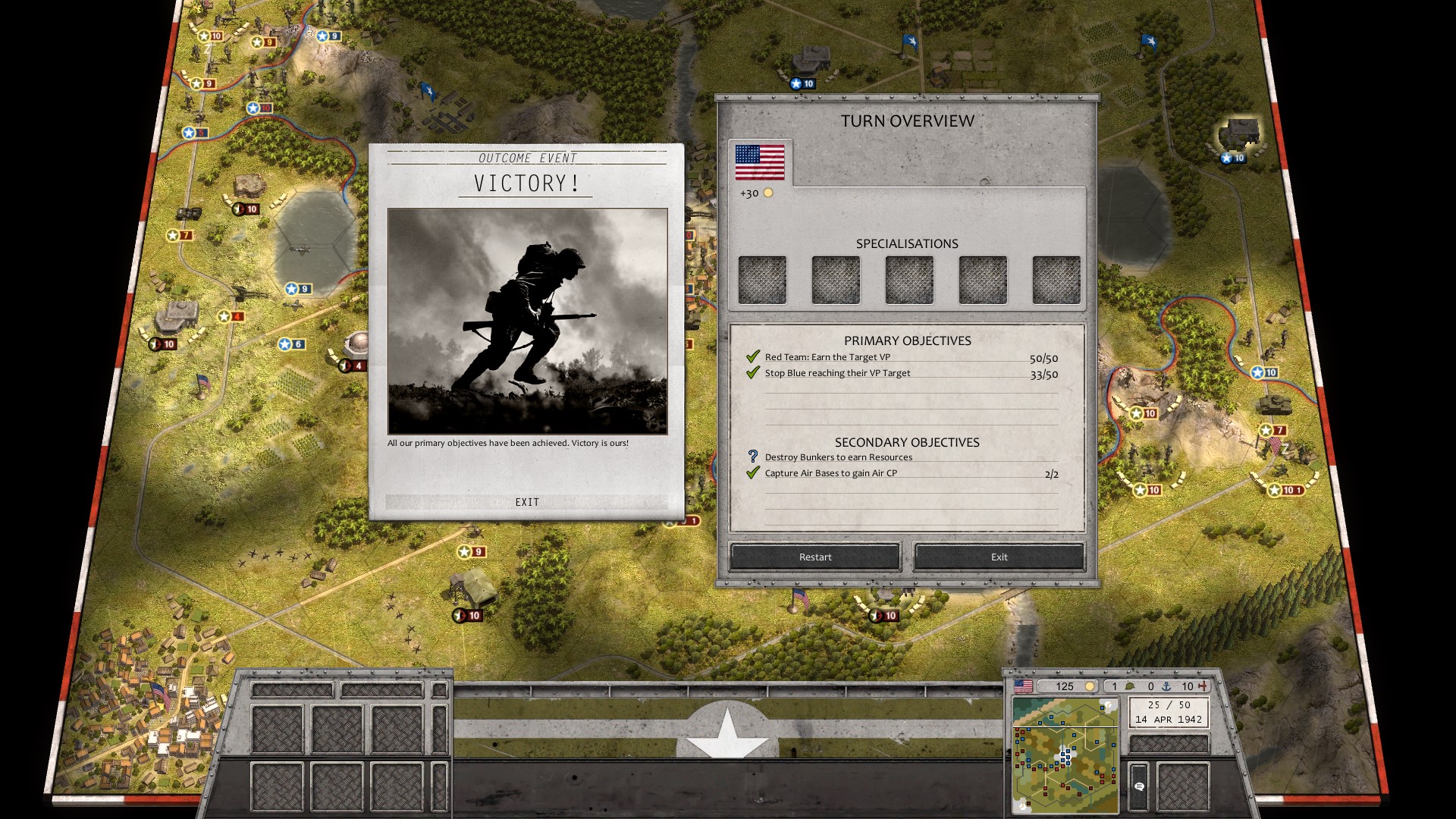Click the first empty specialisation slot
1456x819 pixels.
point(761,279)
